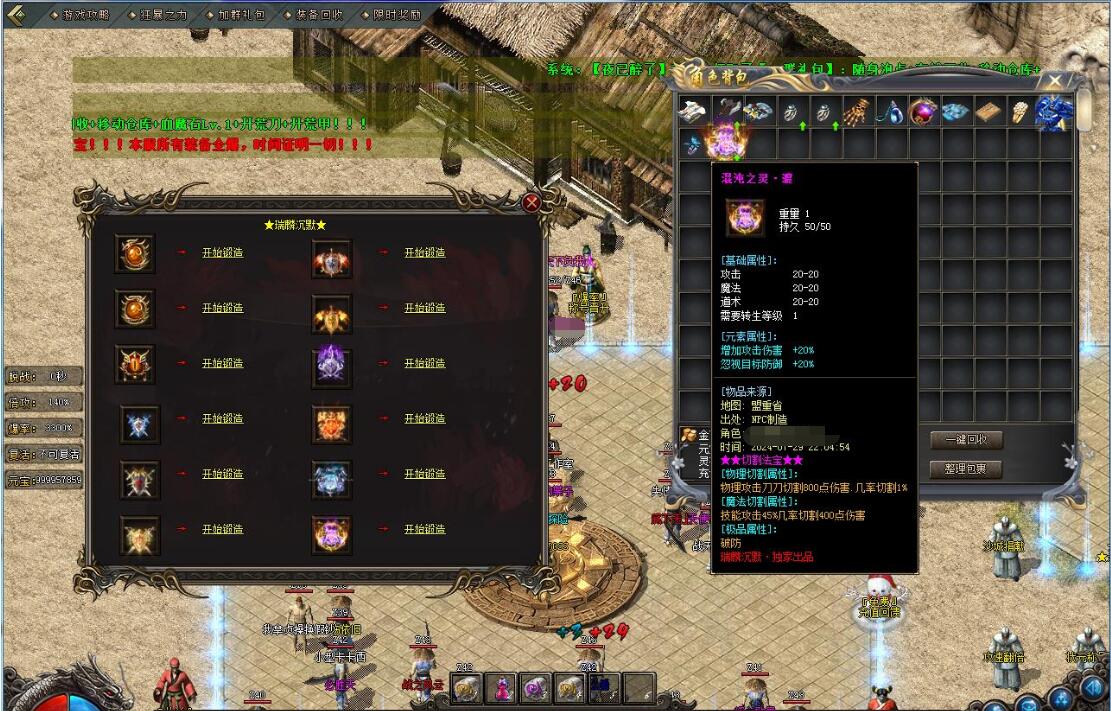Click the 整理包裹 sort bag button
Image resolution: width=1111 pixels, height=711 pixels.
point(965,468)
